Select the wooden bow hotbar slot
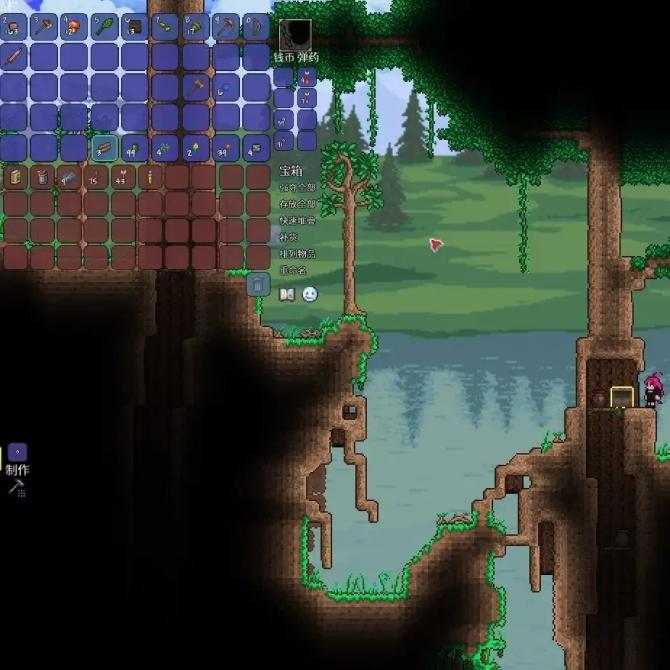The image size is (670, 670). [257, 27]
